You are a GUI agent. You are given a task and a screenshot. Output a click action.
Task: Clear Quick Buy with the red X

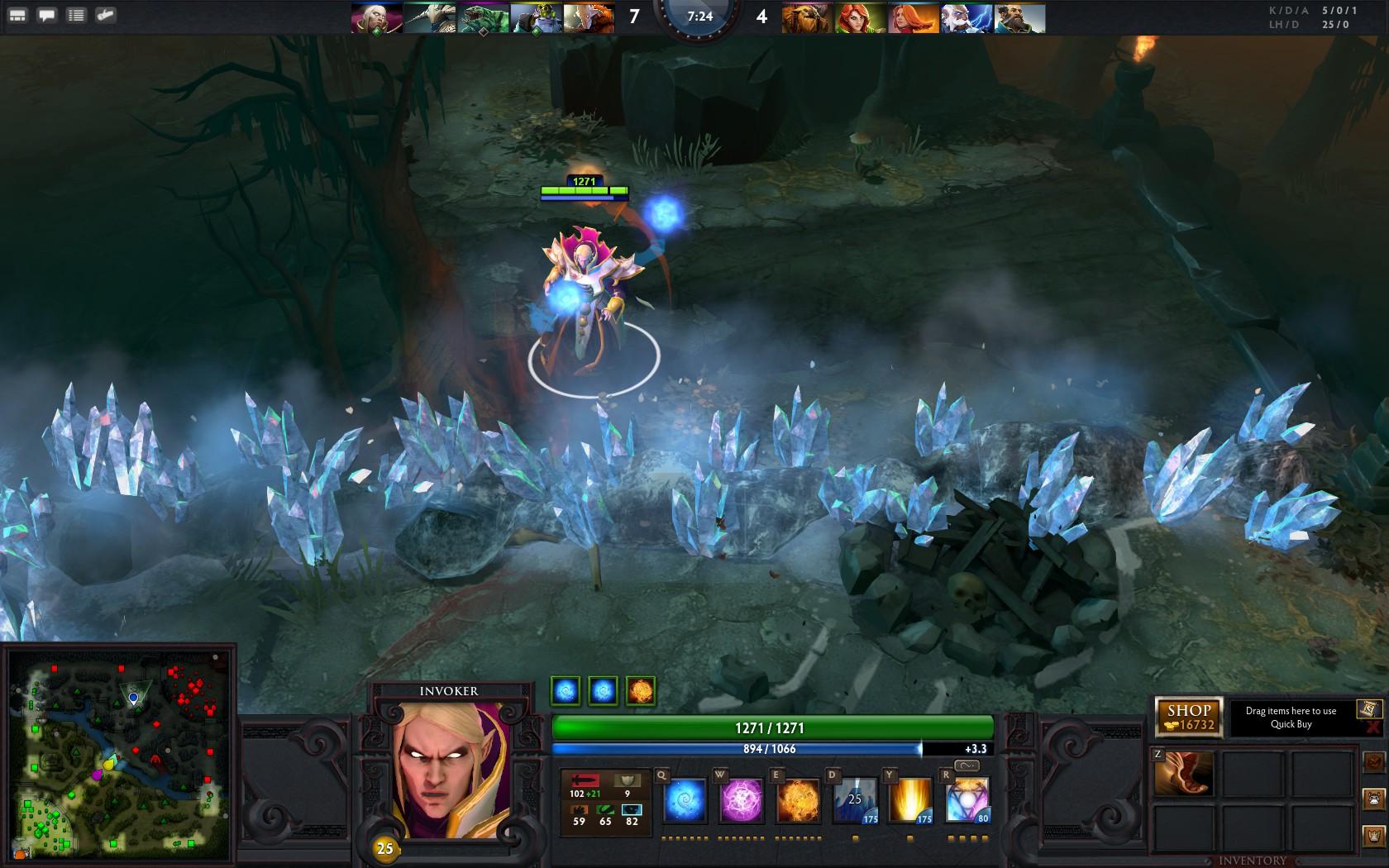1372,727
